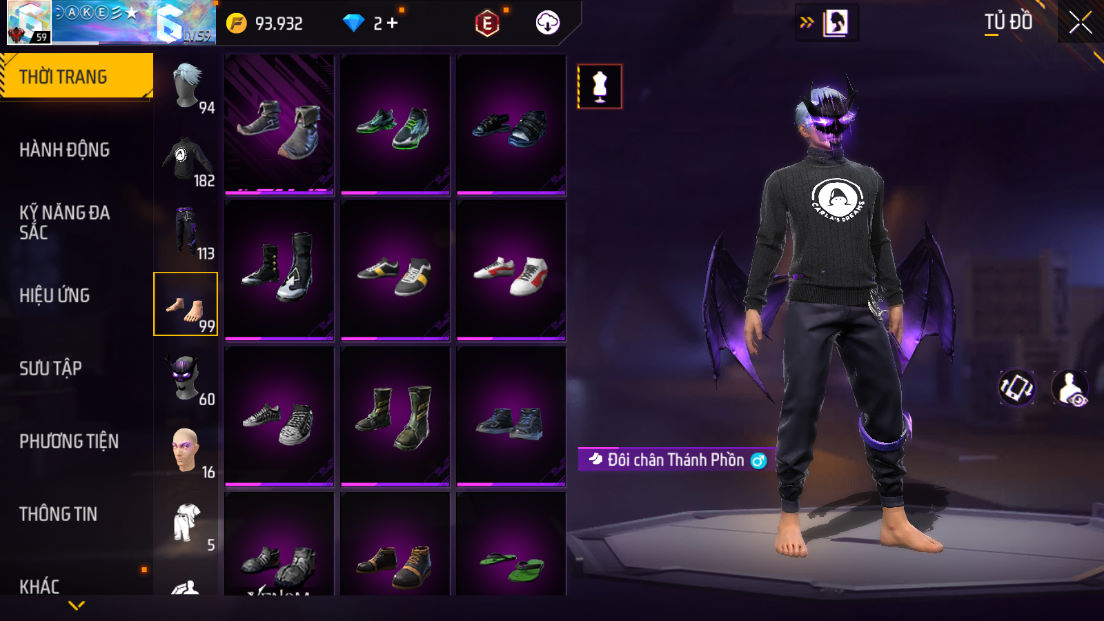Choose the hair category with 94 items

(186, 87)
